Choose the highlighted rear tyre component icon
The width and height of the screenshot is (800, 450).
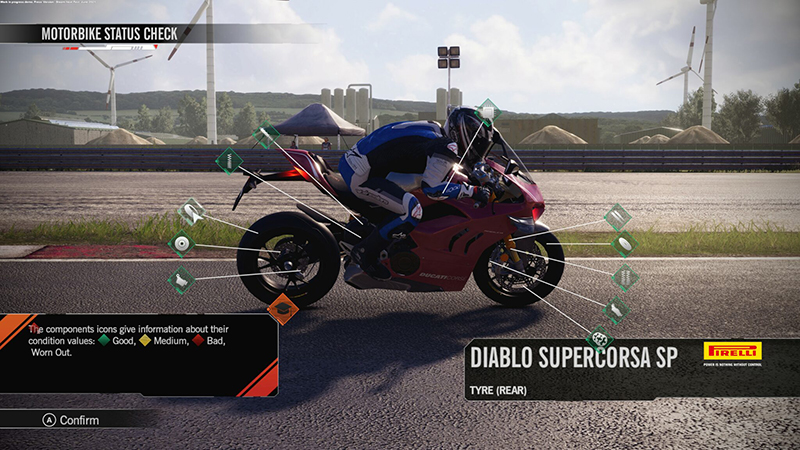click(x=192, y=212)
